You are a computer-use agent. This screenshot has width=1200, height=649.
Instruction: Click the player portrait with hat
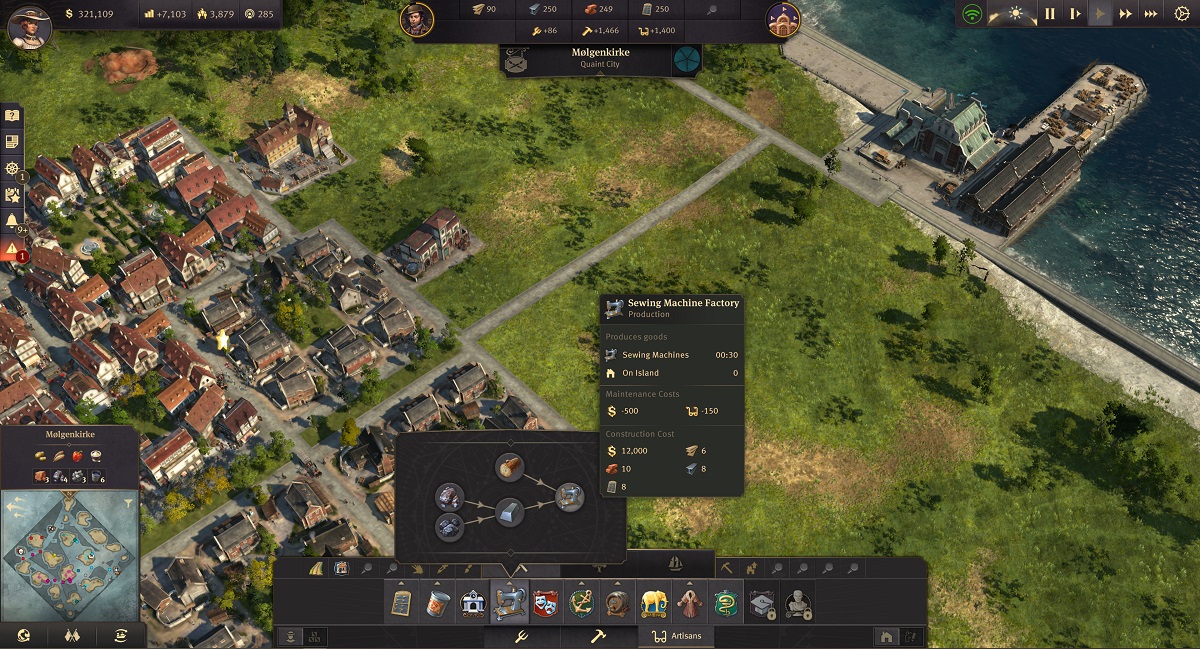(29, 25)
